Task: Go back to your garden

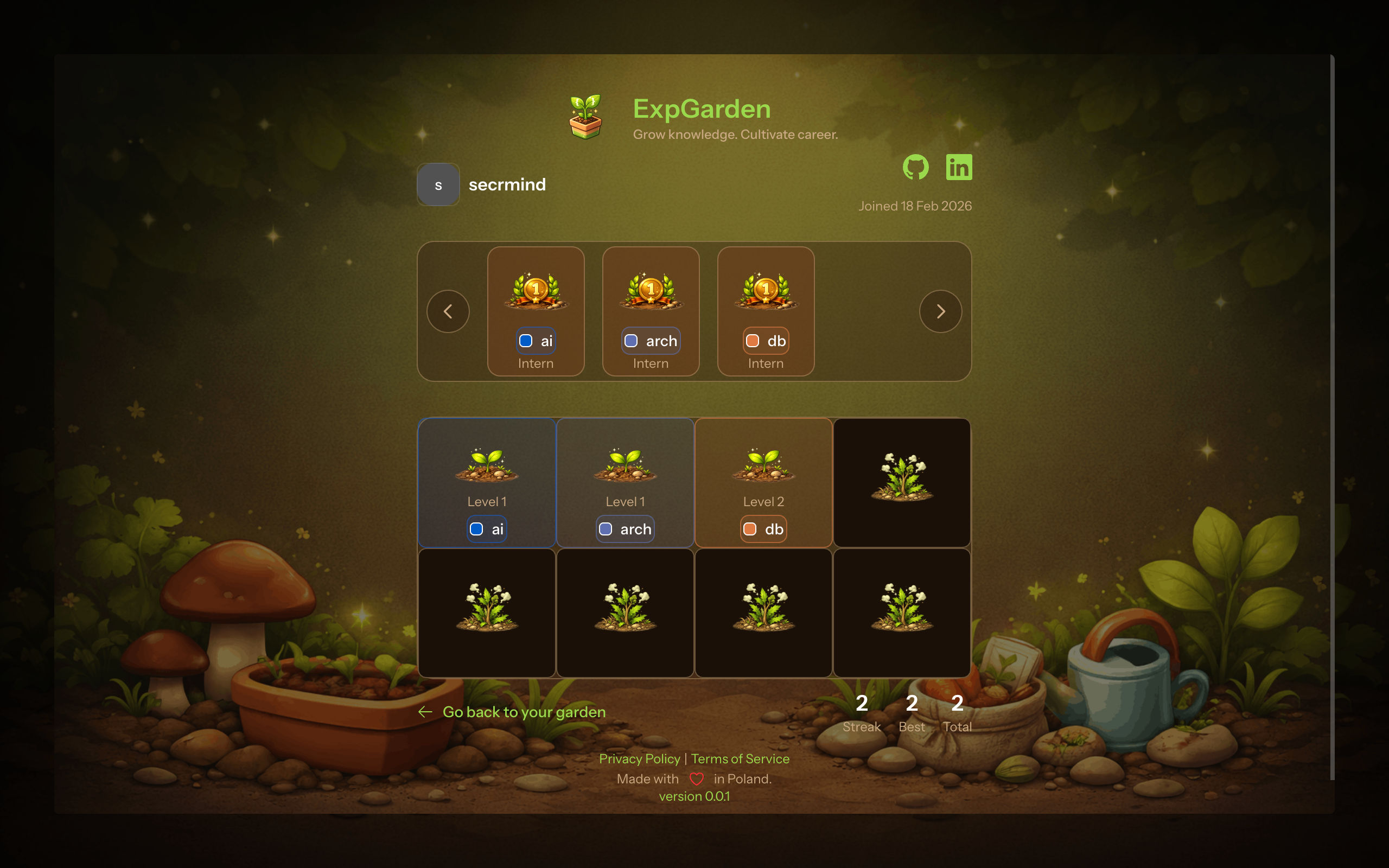Action: coord(524,712)
